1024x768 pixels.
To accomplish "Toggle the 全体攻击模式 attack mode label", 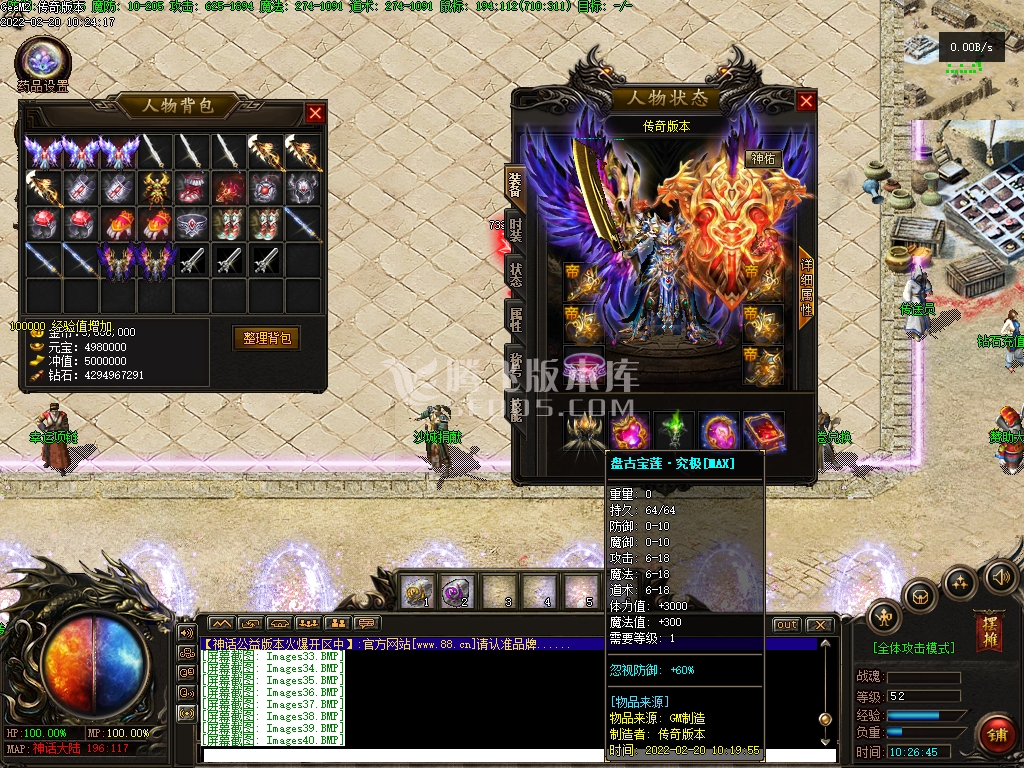I will [x=914, y=648].
